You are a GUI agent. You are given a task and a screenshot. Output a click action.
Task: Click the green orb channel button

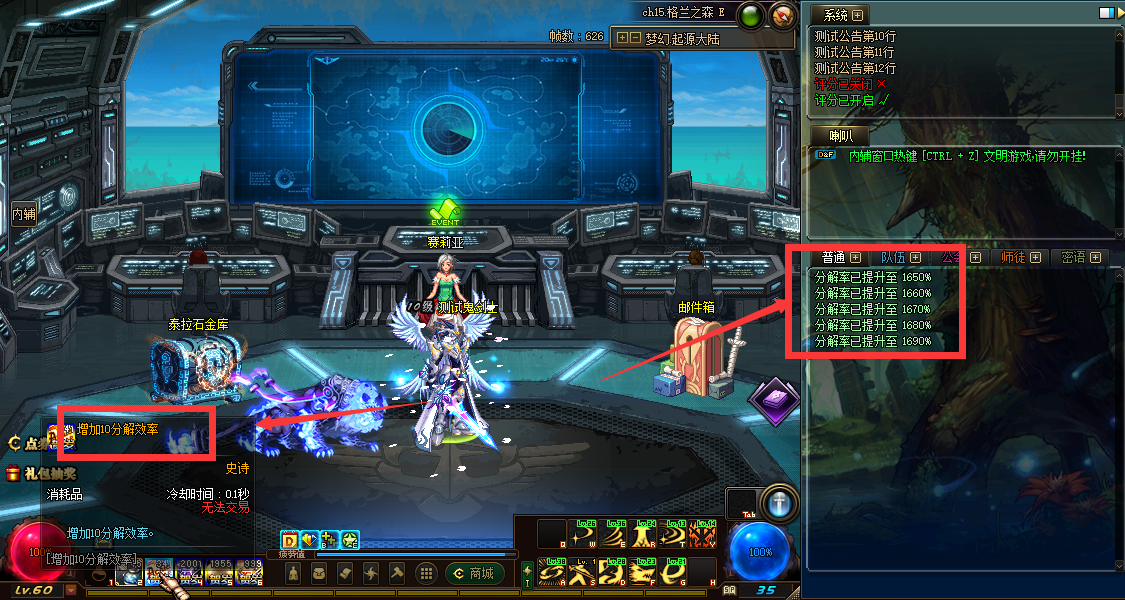pos(752,16)
